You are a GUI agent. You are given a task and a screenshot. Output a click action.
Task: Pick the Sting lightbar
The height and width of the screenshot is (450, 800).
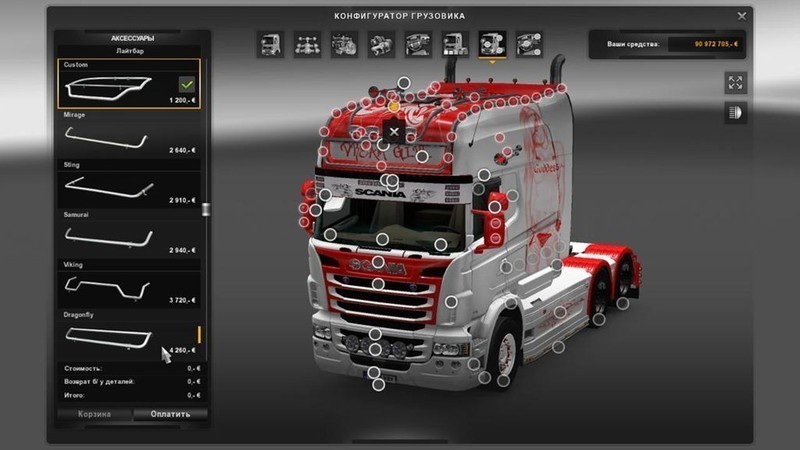tap(129, 184)
